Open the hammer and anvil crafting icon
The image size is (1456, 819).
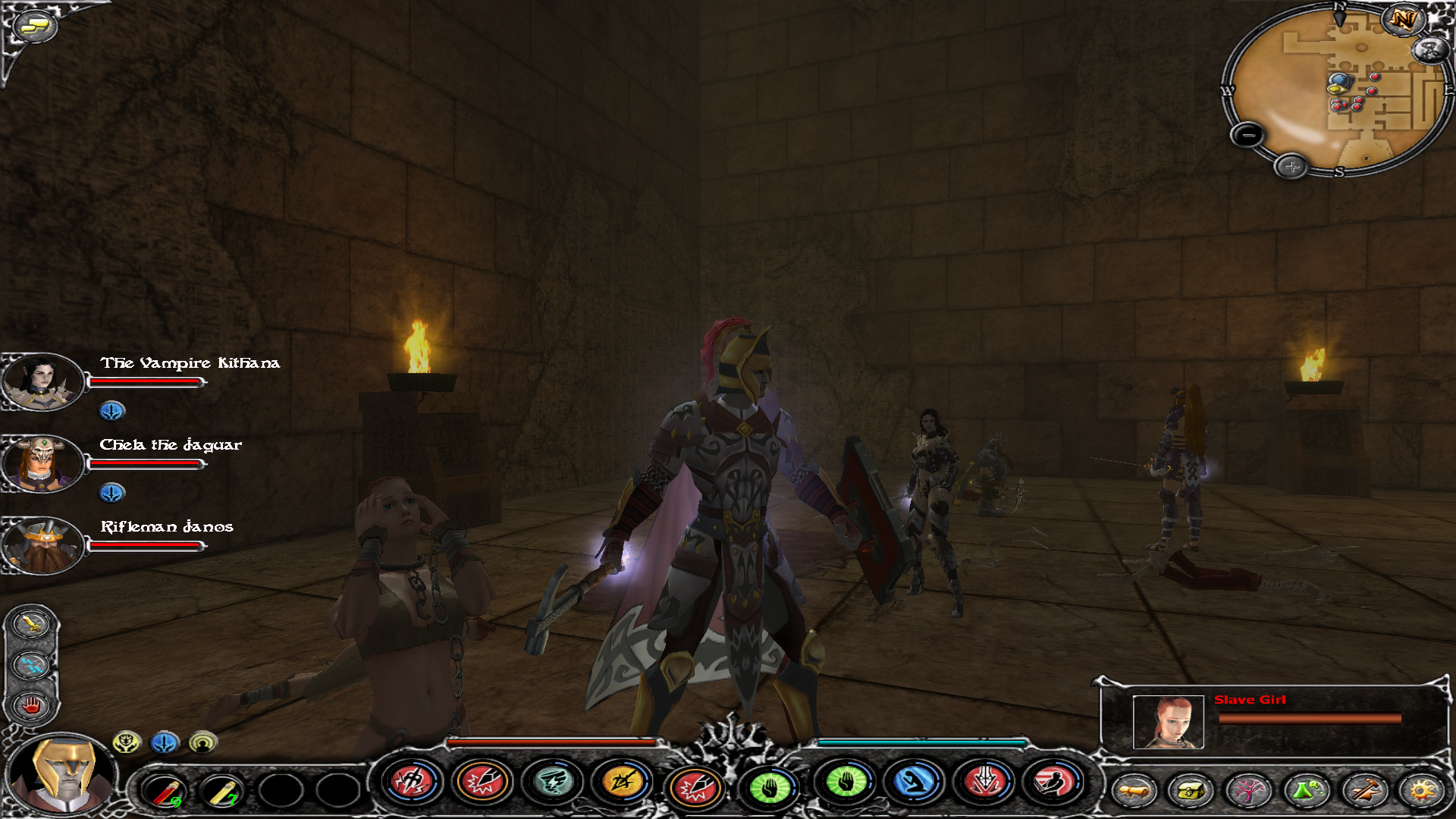pos(1363,791)
